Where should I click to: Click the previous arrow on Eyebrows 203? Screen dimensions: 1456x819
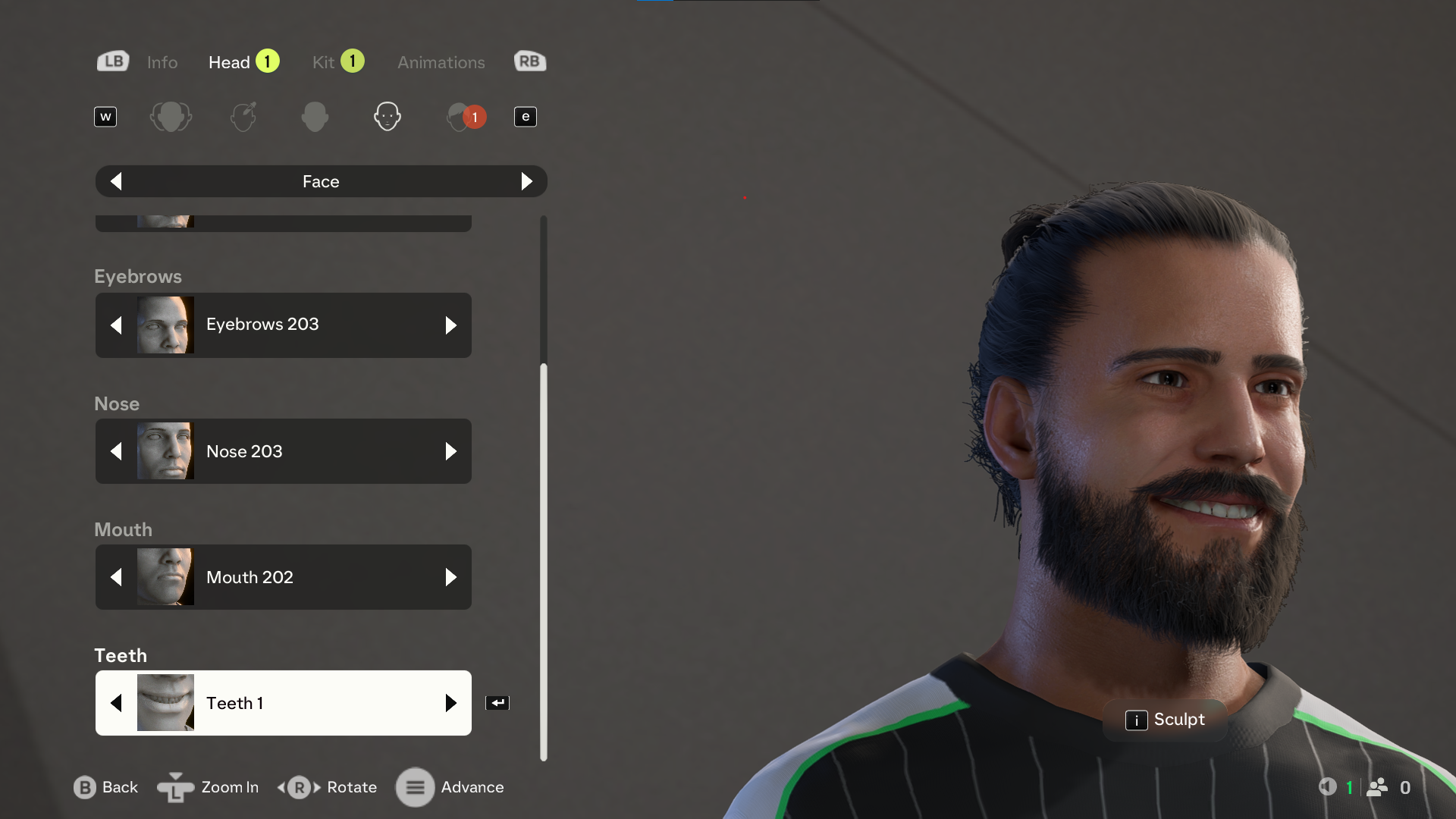pyautogui.click(x=117, y=325)
